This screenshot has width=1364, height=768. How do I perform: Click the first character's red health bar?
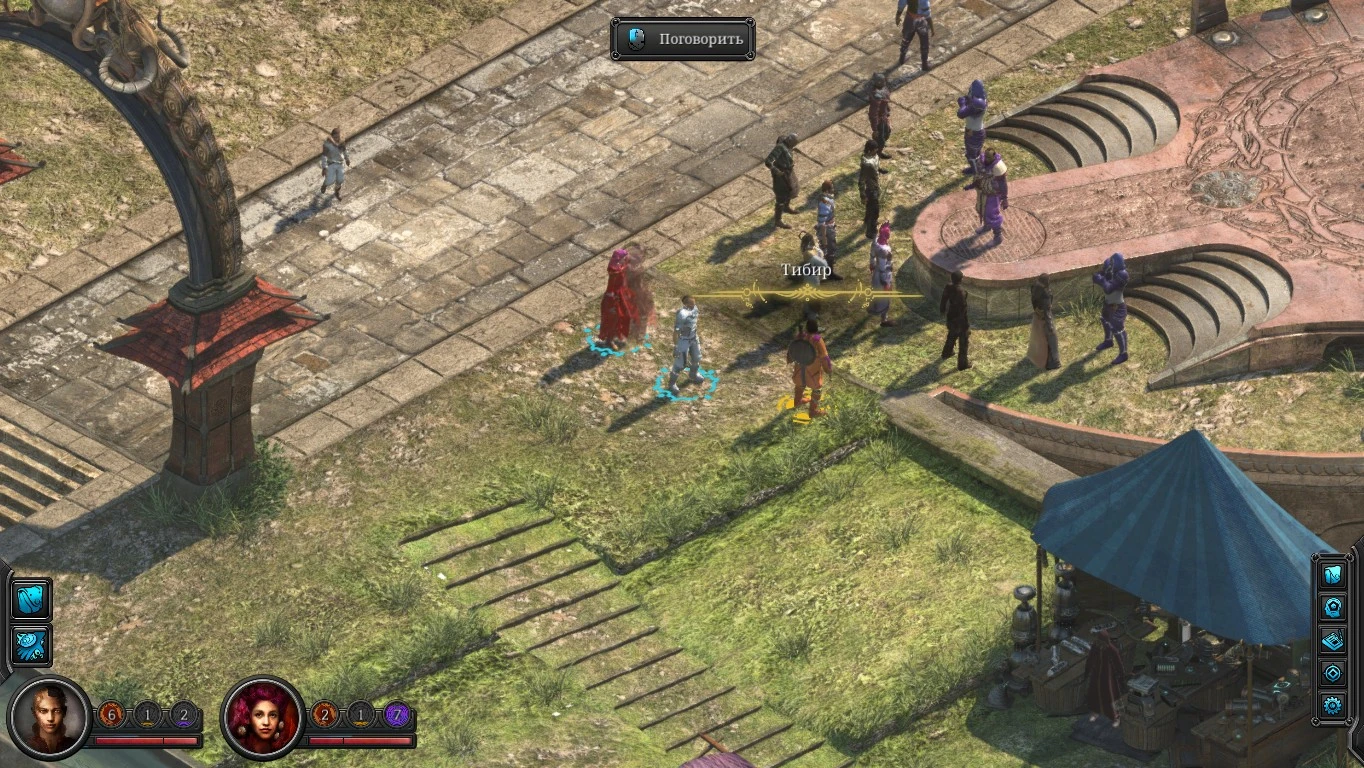(x=147, y=740)
